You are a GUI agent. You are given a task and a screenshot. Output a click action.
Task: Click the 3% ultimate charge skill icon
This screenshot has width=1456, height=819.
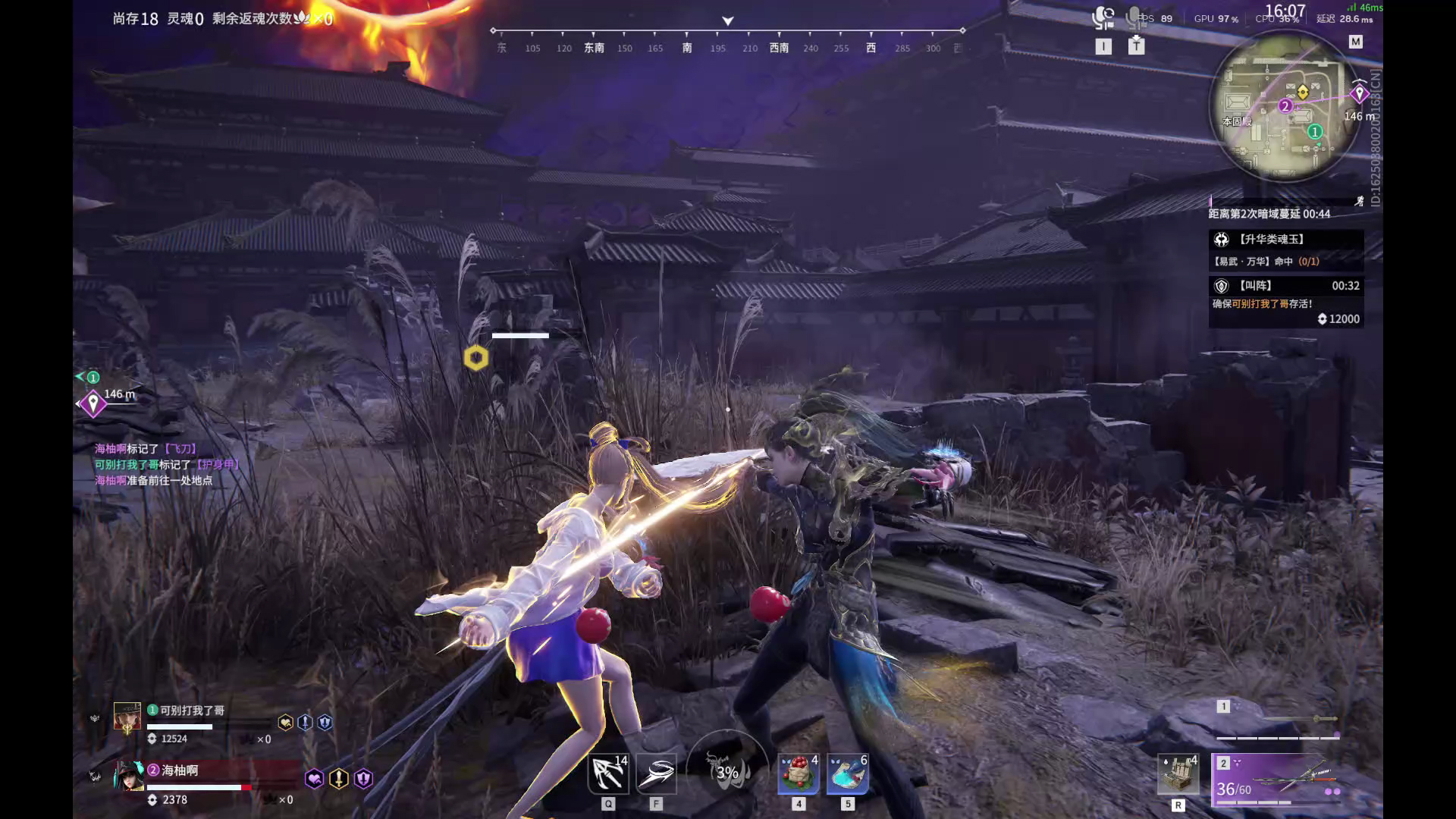(726, 771)
